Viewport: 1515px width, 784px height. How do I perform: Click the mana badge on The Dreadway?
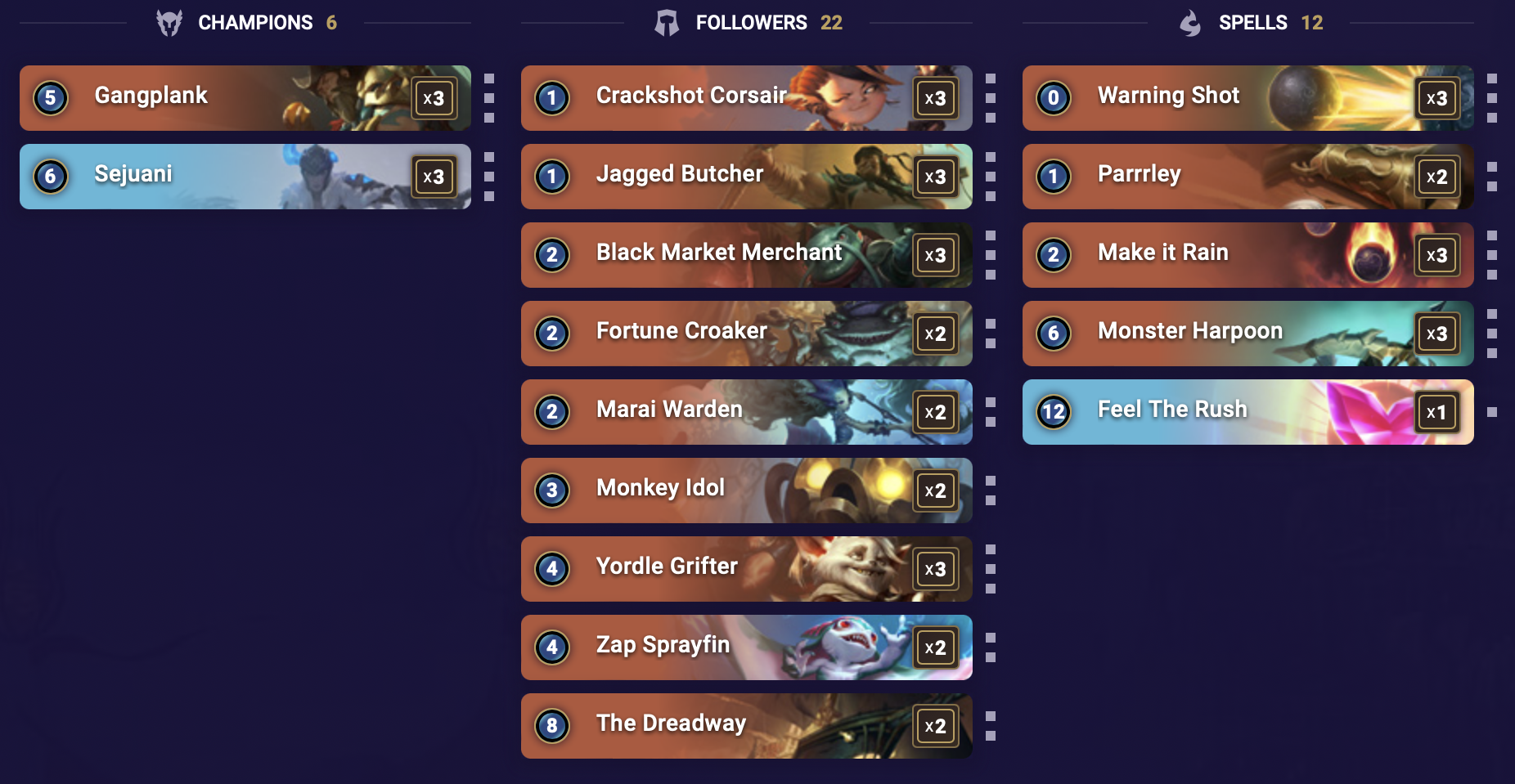tap(553, 726)
